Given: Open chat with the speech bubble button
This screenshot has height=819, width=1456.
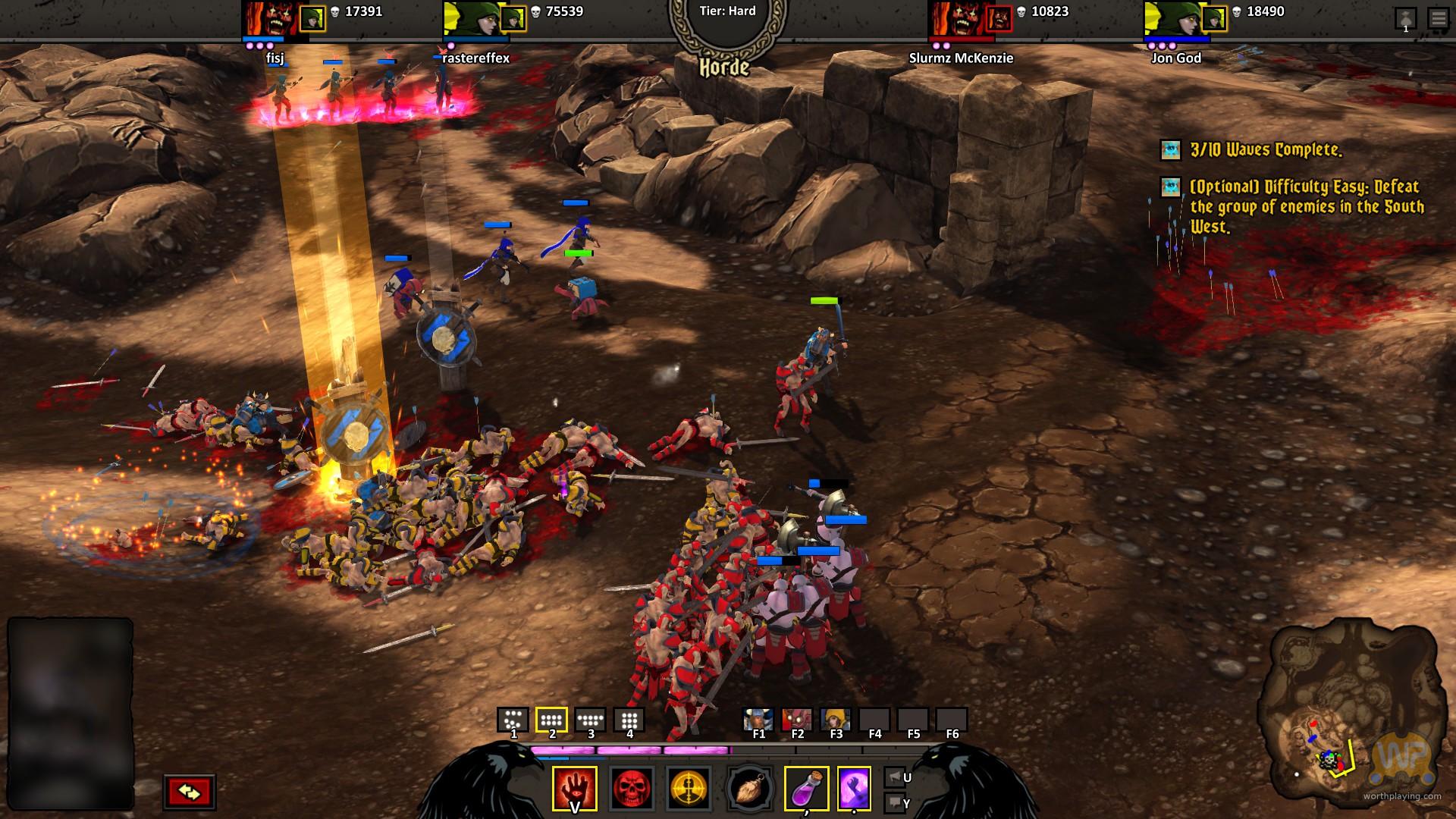Looking at the screenshot, I should (895, 802).
